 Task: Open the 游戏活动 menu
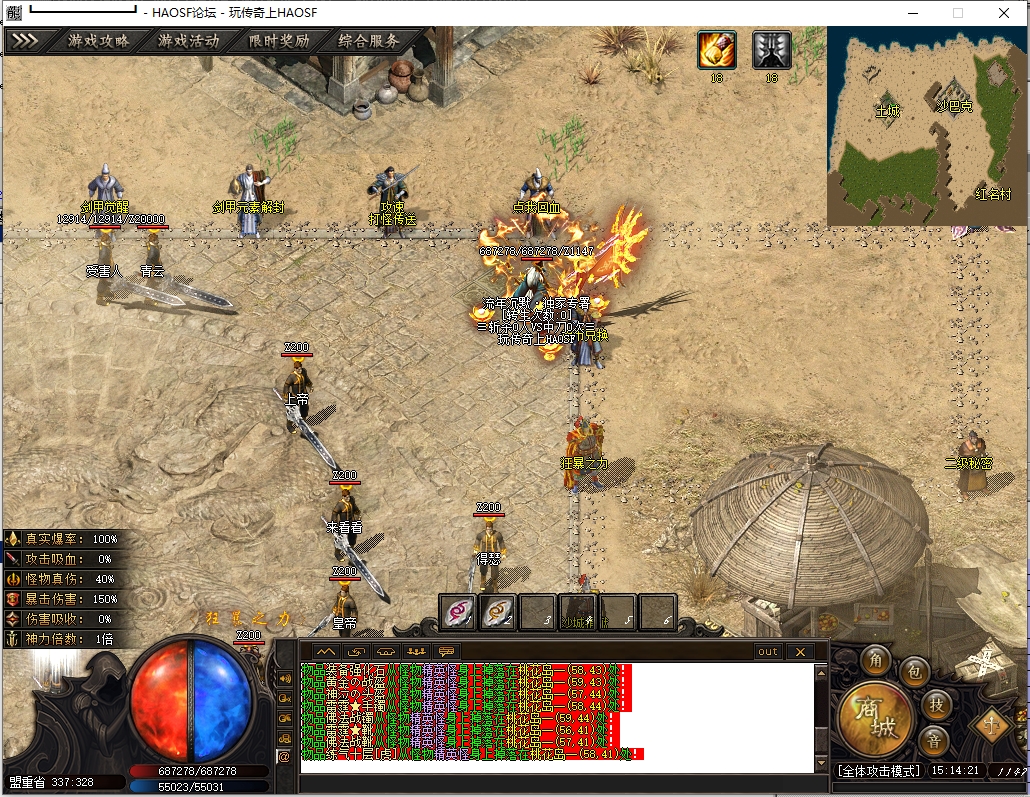[x=189, y=42]
